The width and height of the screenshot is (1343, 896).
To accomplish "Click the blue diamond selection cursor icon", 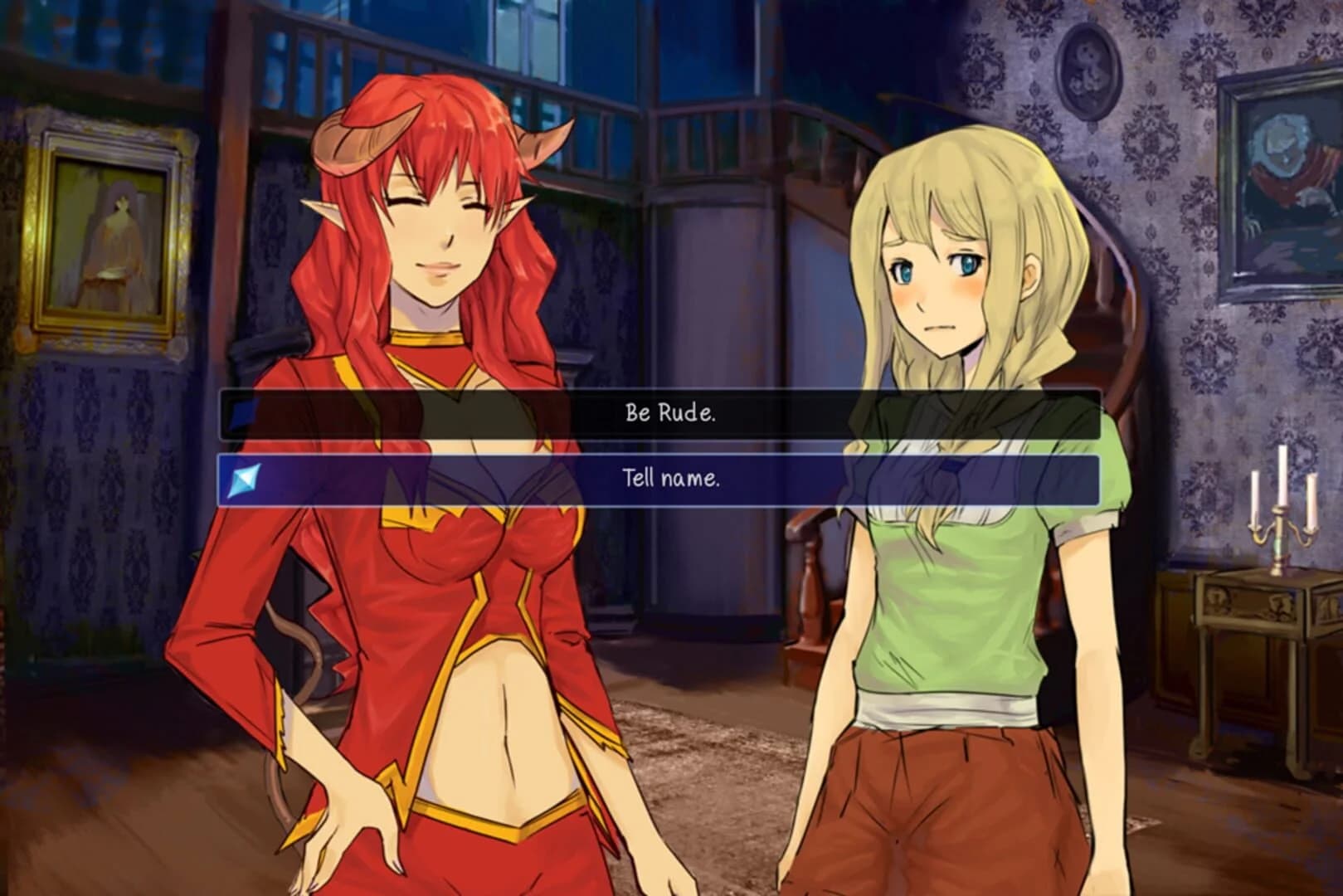I will [241, 479].
